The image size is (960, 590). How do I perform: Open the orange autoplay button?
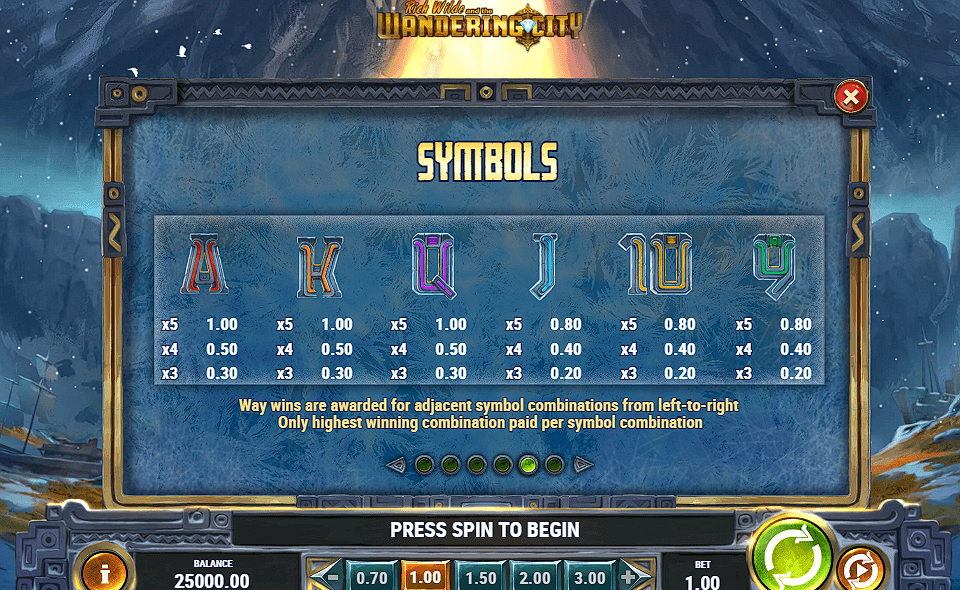pyautogui.click(x=859, y=570)
